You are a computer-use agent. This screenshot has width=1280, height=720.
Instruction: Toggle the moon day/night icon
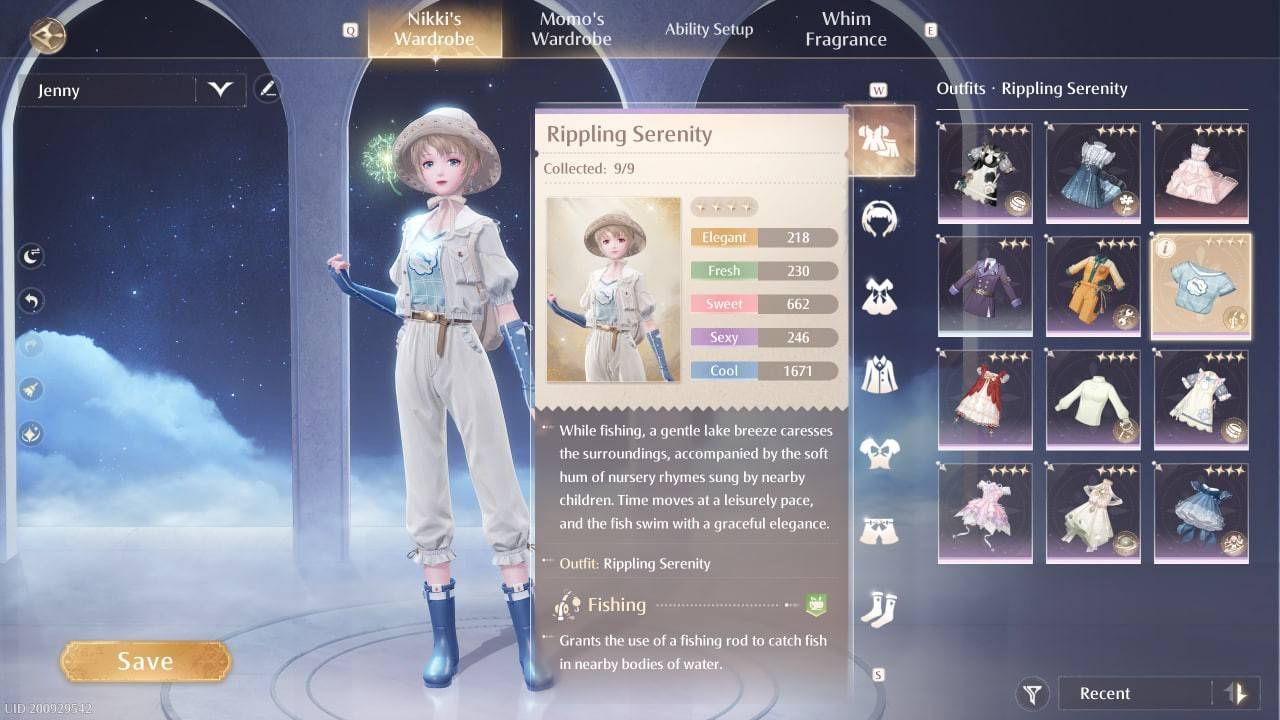[31, 255]
